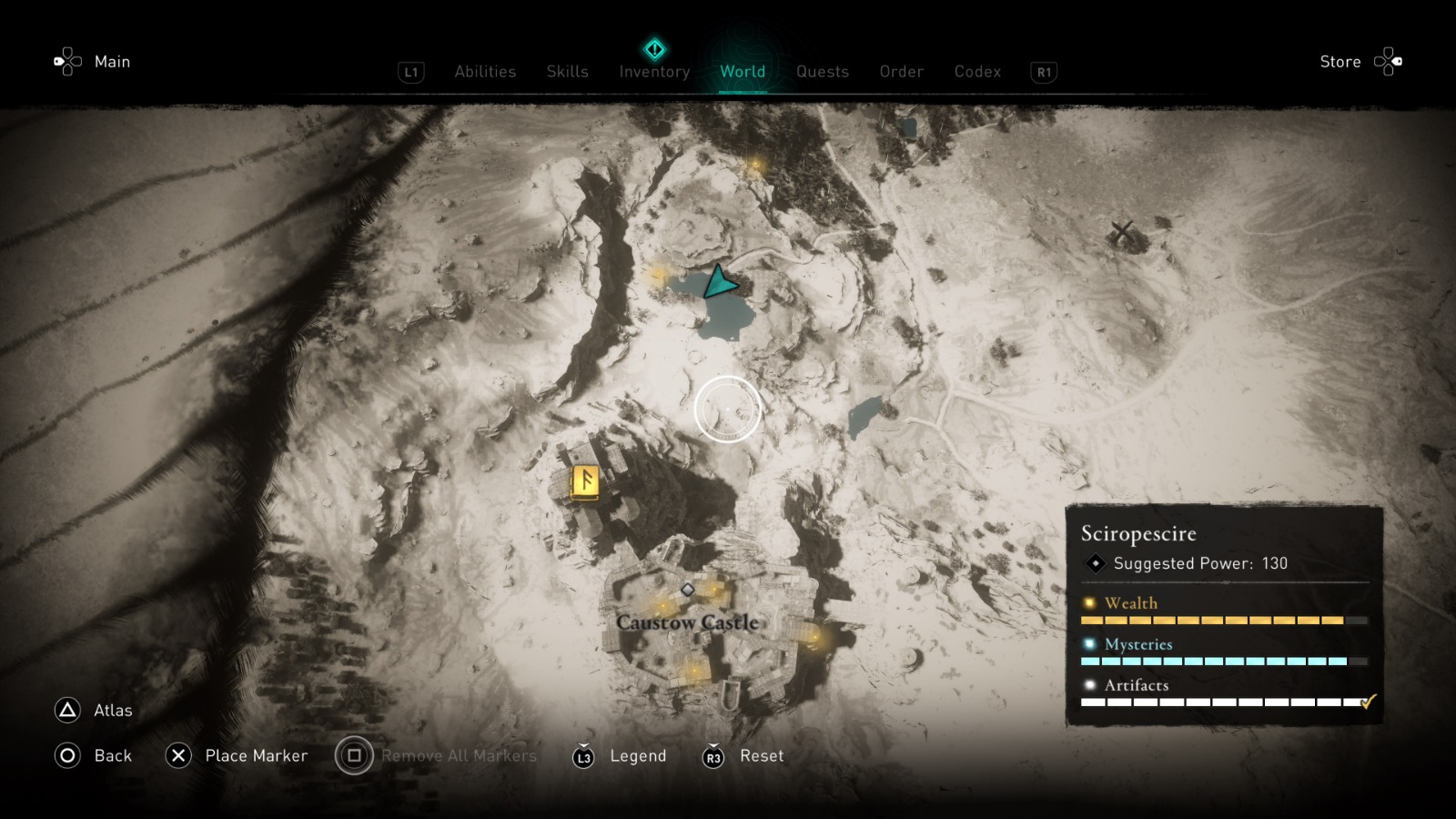The width and height of the screenshot is (1456, 819).
Task: Select the Wealth category in the region panel
Action: (x=1128, y=602)
